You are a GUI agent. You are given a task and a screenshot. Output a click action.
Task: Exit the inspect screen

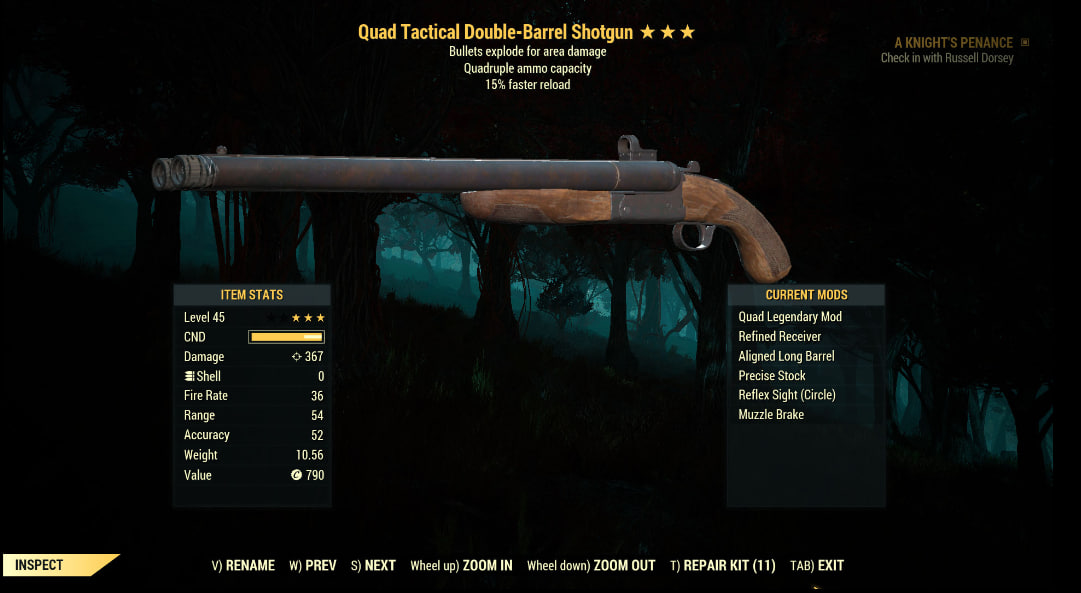point(817,565)
